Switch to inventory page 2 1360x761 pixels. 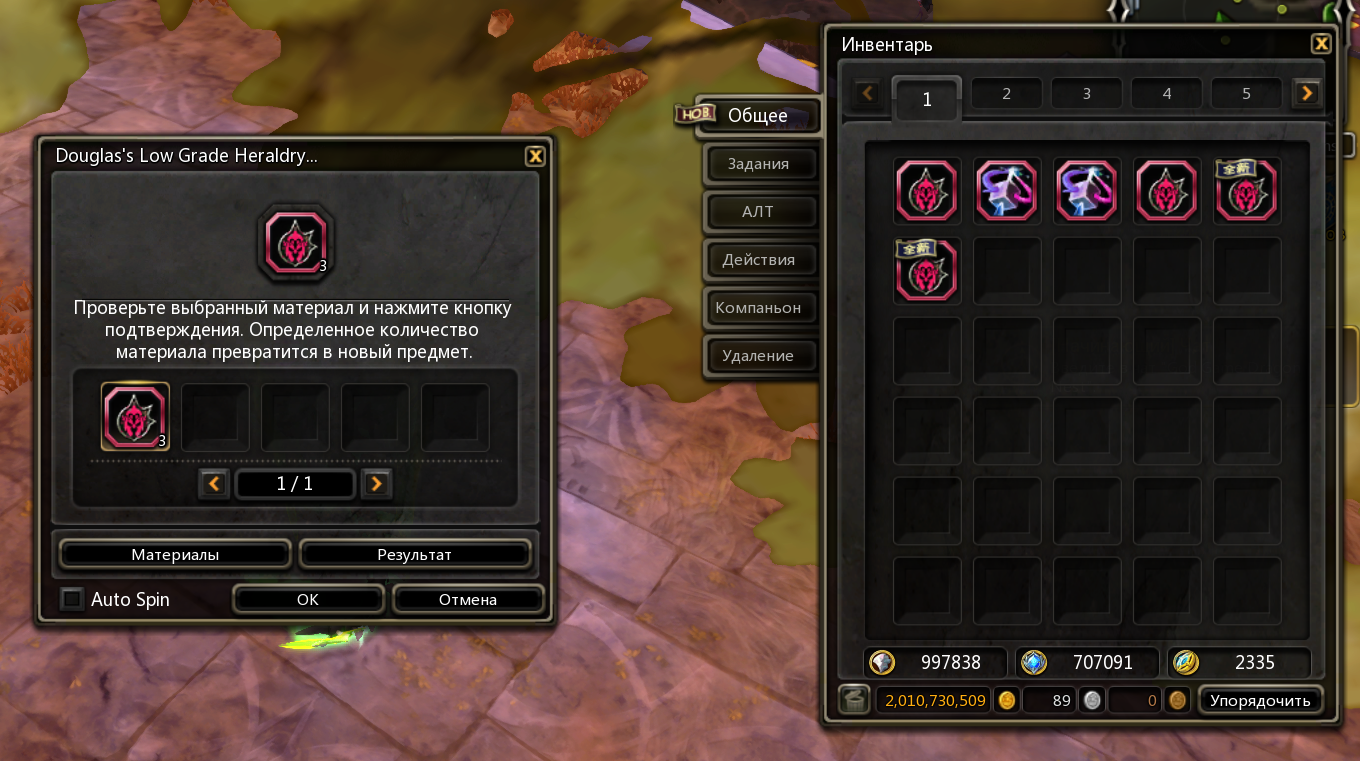point(1006,94)
